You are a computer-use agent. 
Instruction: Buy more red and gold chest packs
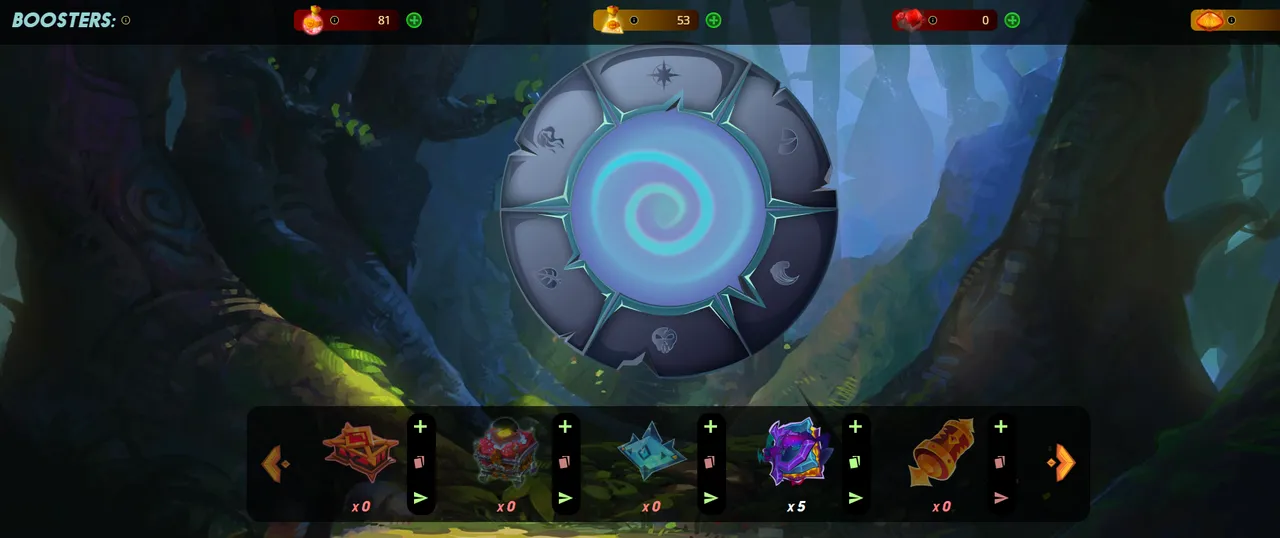(420, 427)
